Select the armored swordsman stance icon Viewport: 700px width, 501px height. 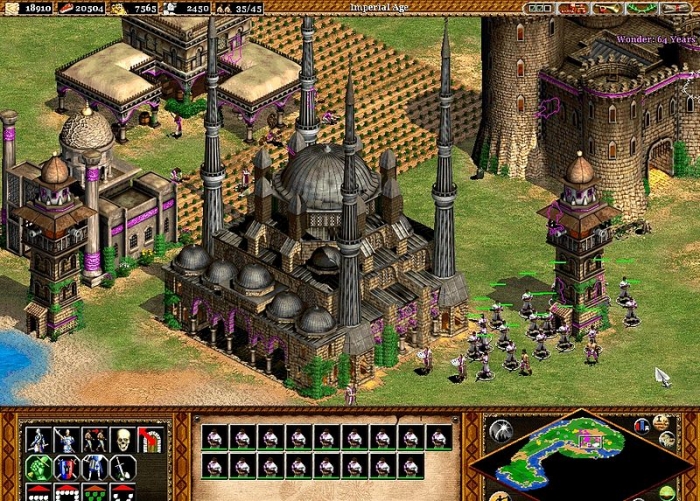point(39,440)
